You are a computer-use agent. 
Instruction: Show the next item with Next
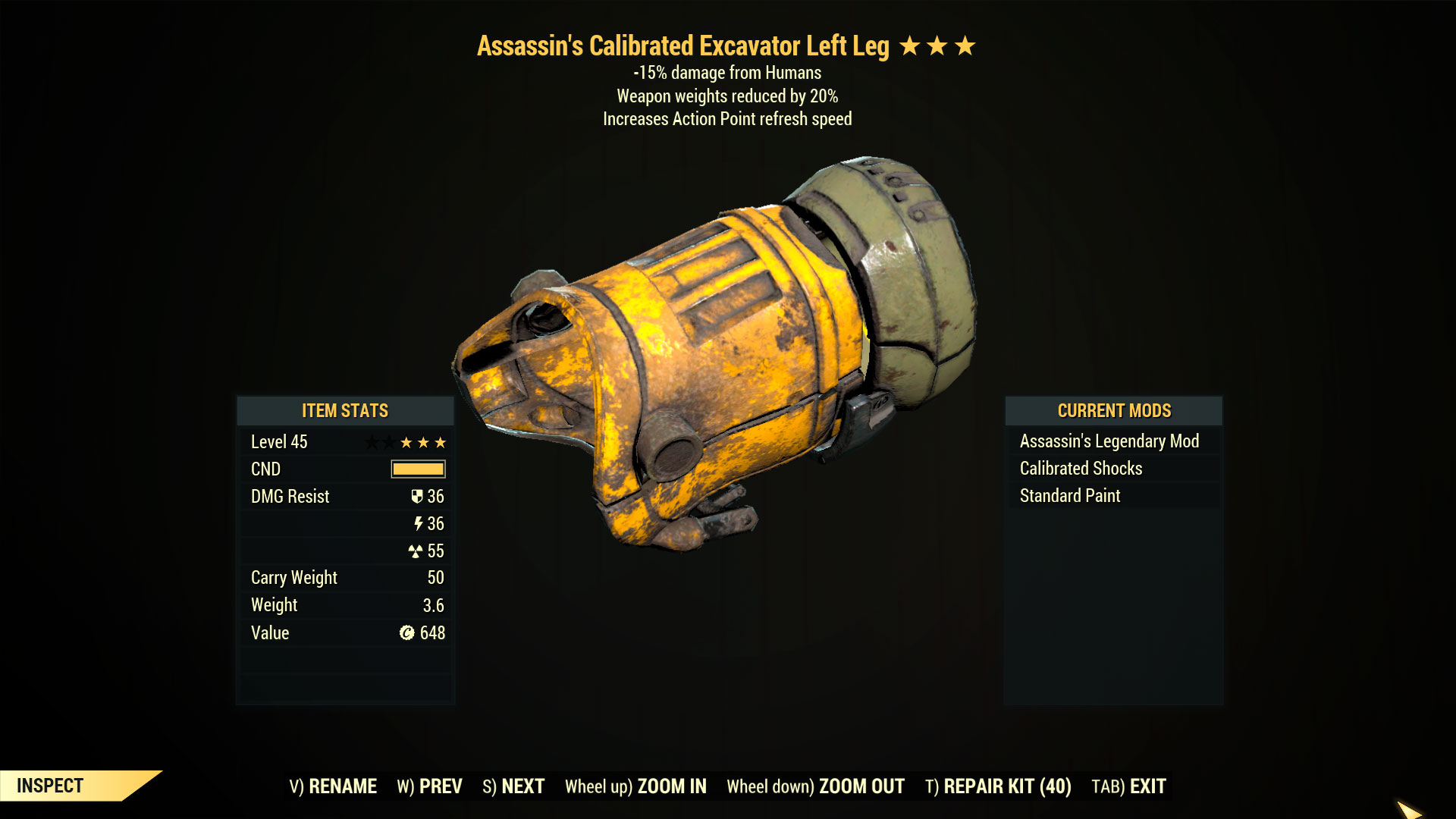click(x=513, y=786)
